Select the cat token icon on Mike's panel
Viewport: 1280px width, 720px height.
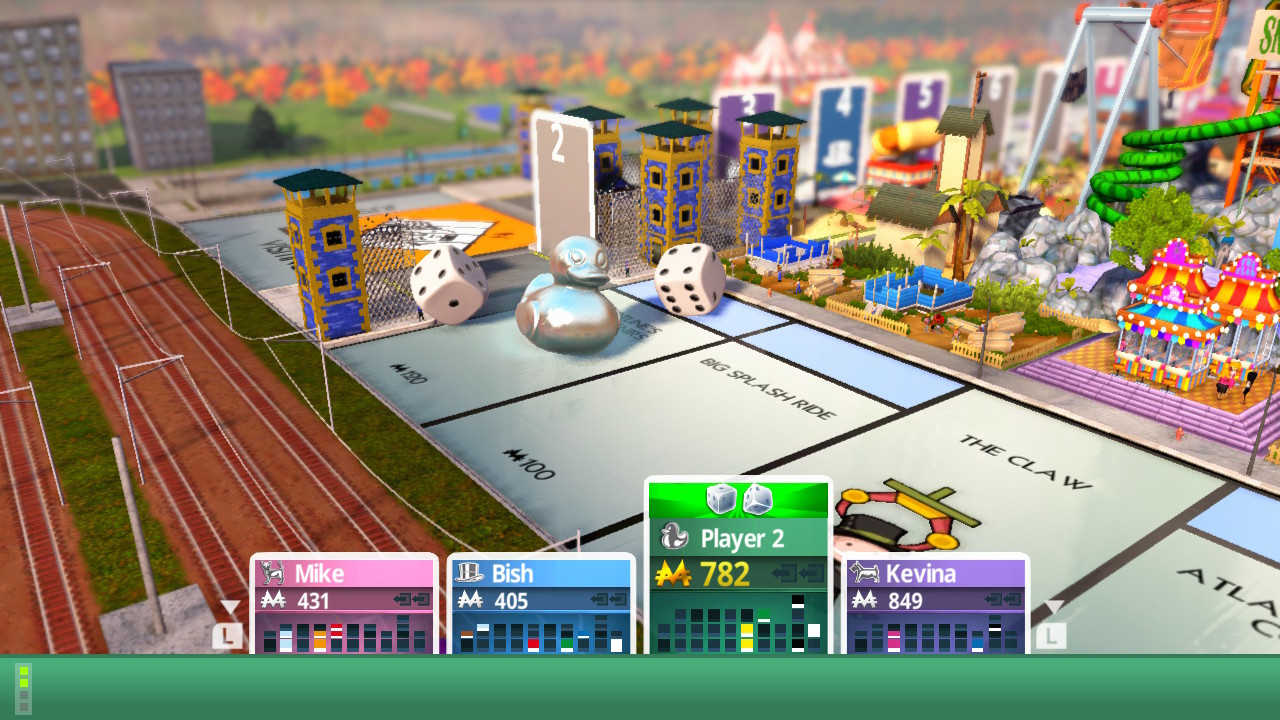271,574
